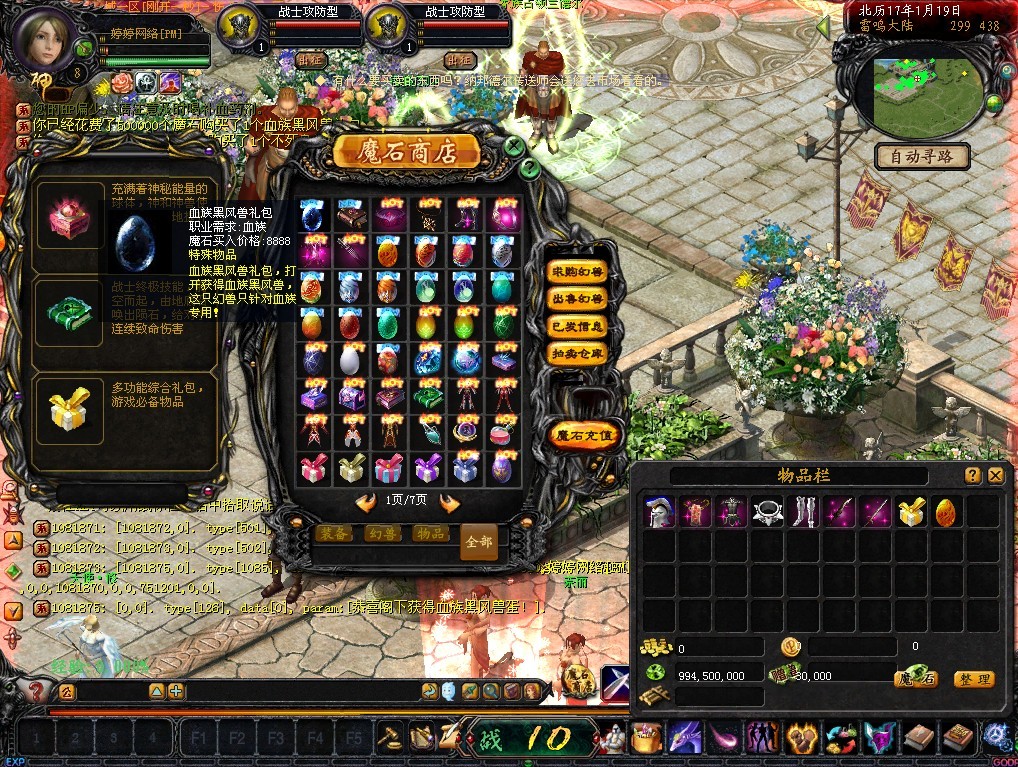
Task: Switch to the 幻兽 shop tab
Action: pyautogui.click(x=381, y=534)
